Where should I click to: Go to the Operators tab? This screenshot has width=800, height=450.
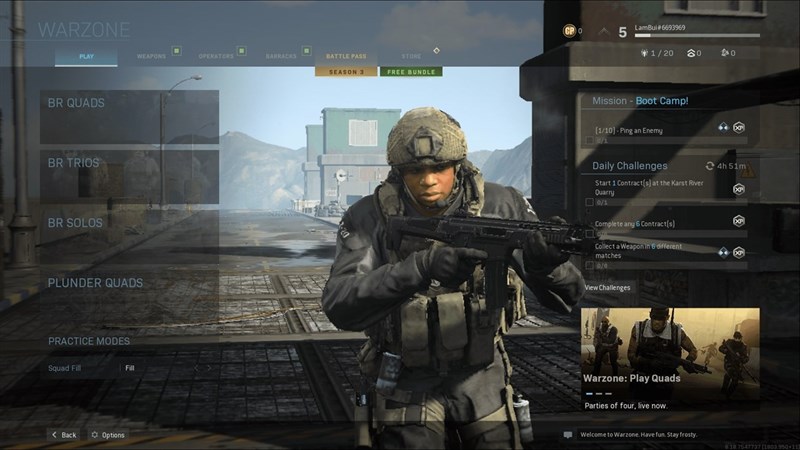pos(216,57)
